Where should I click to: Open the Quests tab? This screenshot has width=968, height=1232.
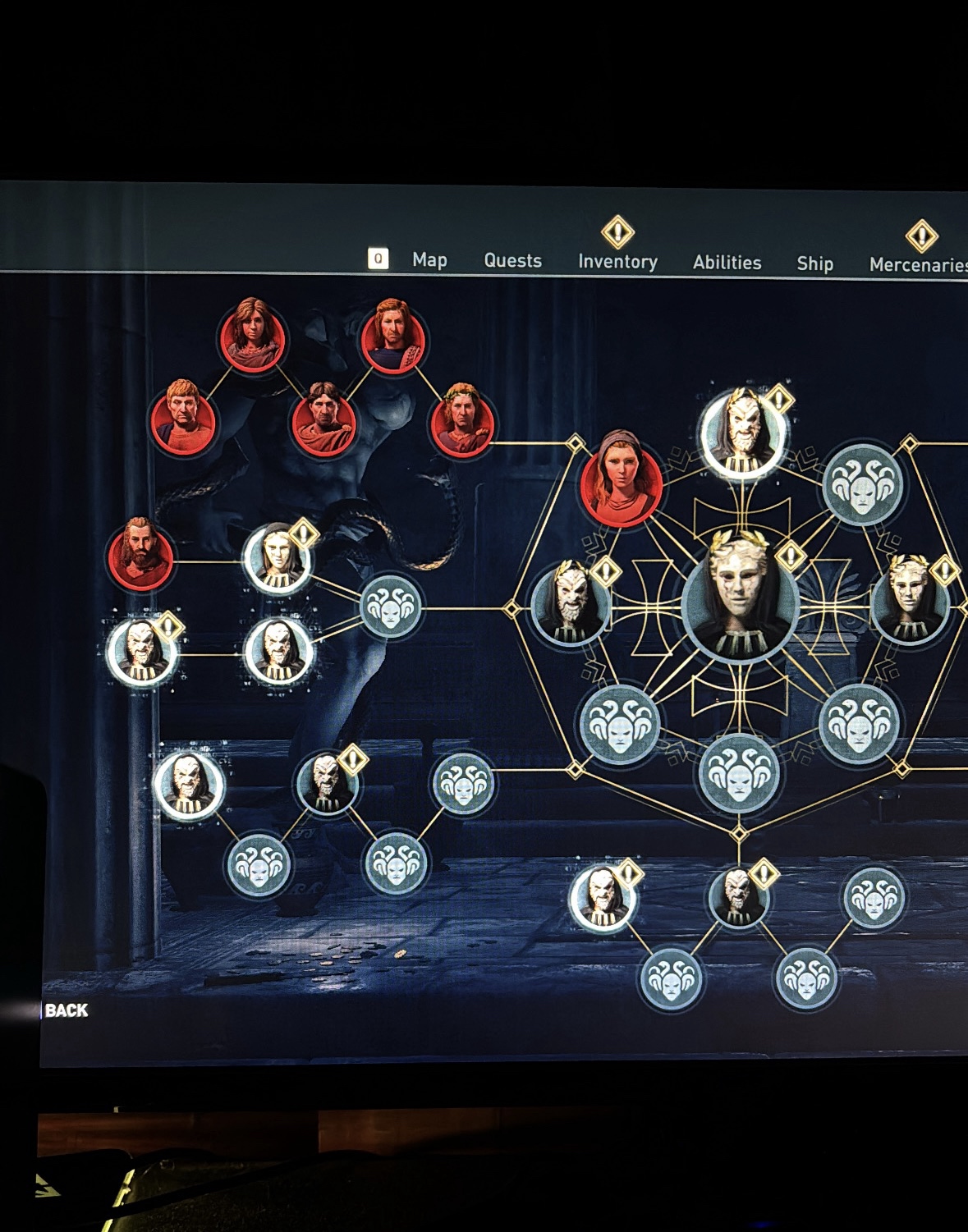point(513,261)
